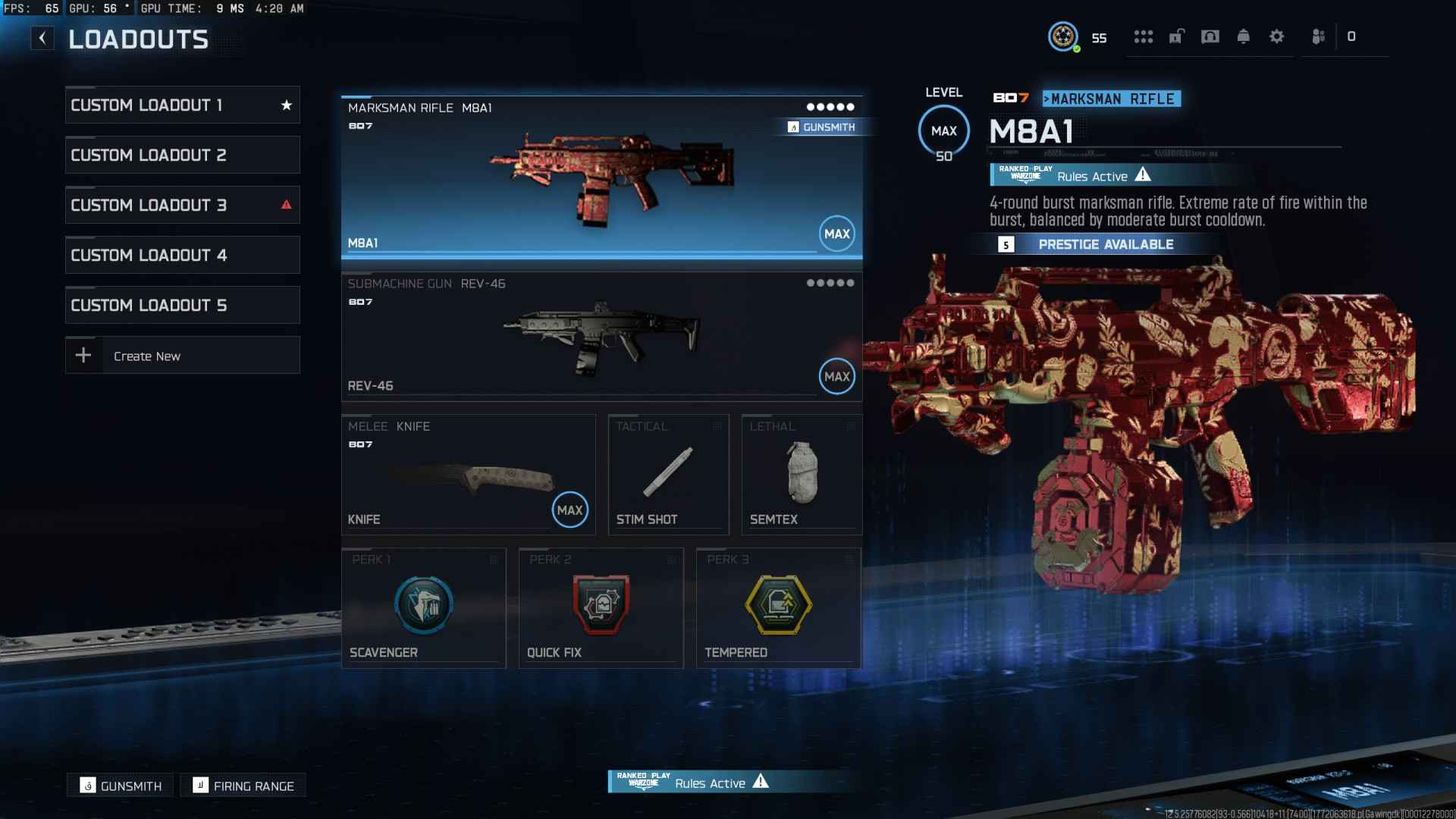Open Custom Loadout 3
This screenshot has width=1456, height=819.
[x=182, y=206]
